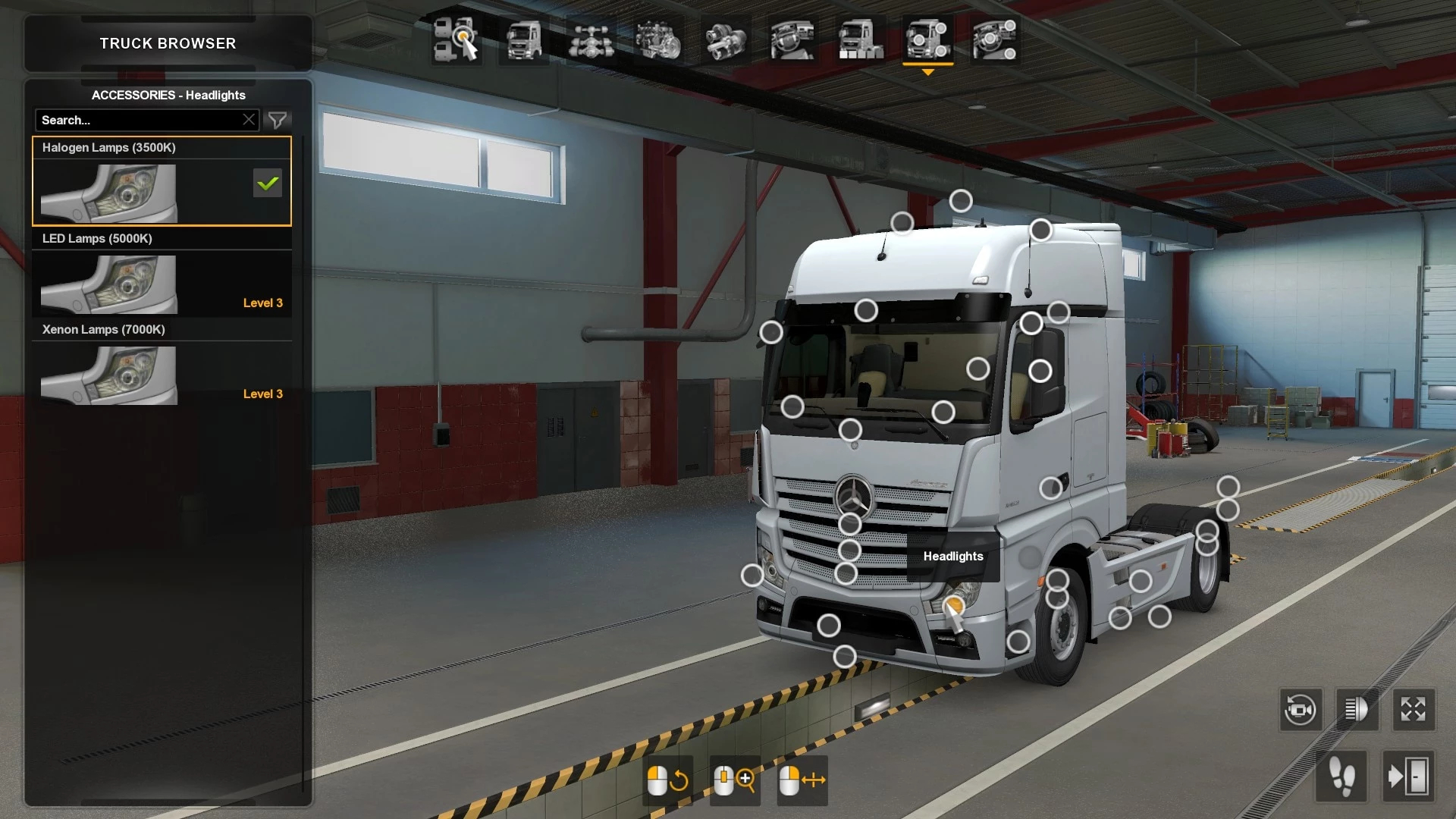Viewport: 1456px width, 819px height.
Task: Choose the LED Lamps (5000K) headlights
Action: [x=162, y=274]
